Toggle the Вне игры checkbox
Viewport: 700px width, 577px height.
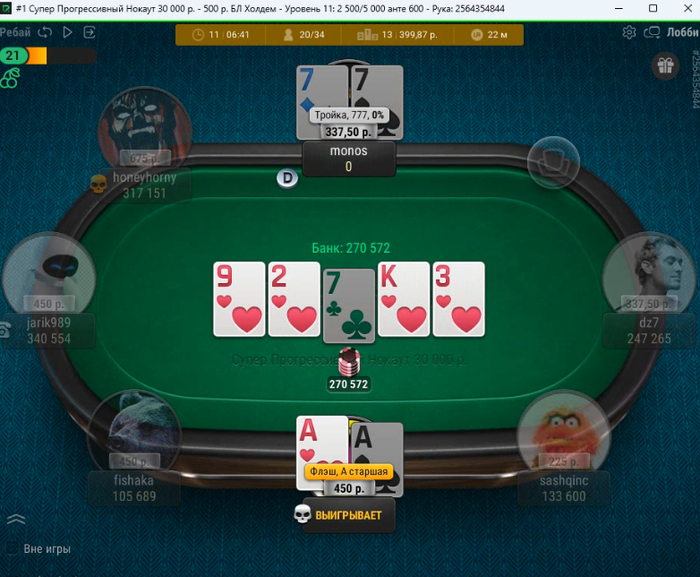coord(13,549)
